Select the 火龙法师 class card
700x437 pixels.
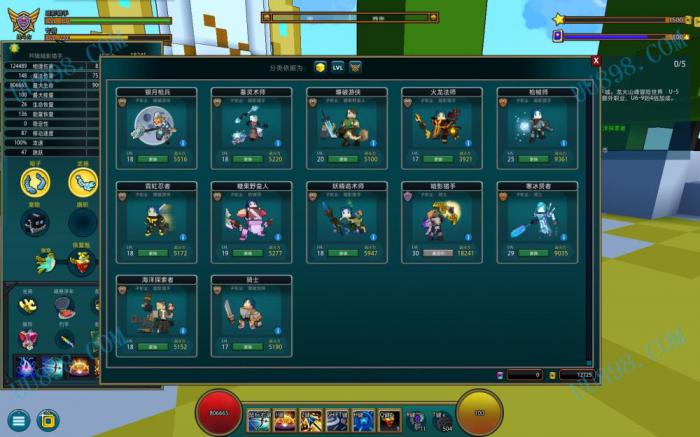(442, 127)
